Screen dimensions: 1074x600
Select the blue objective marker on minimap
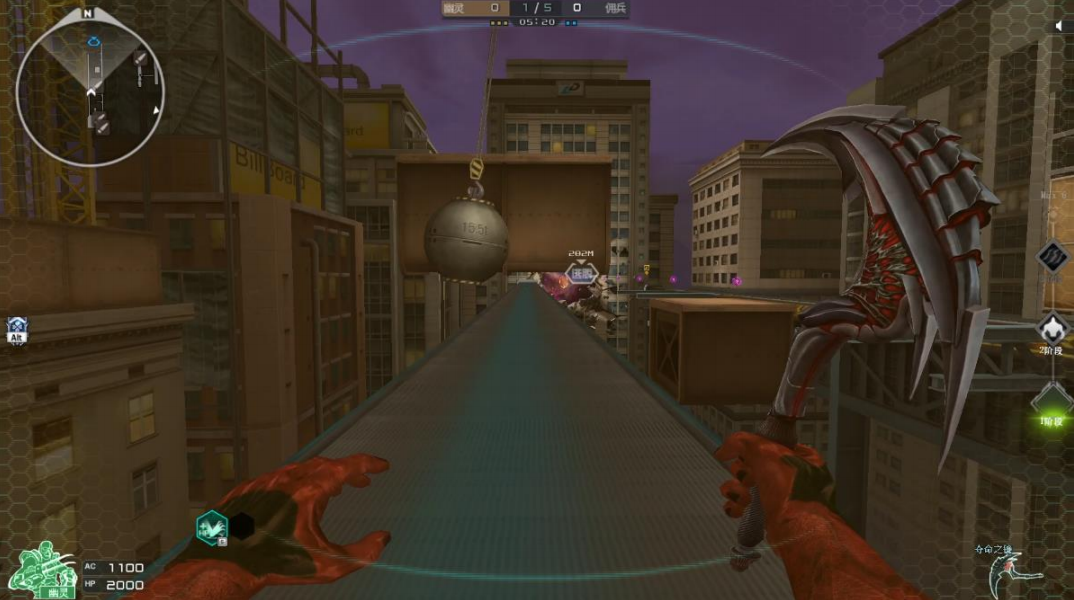pos(94,43)
